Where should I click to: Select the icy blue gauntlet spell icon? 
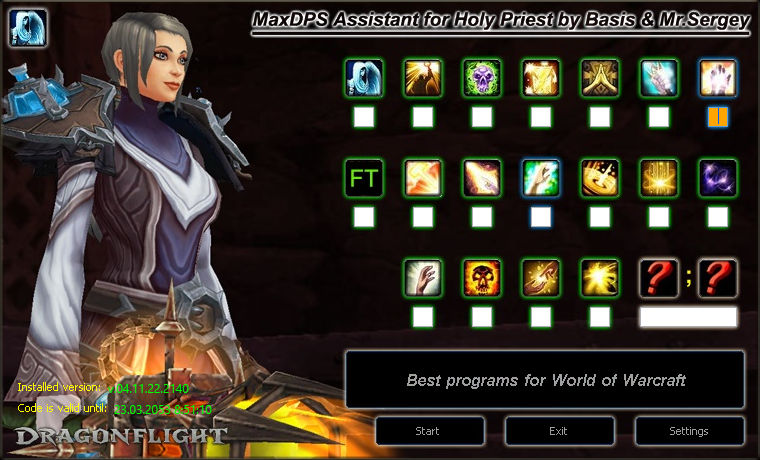tap(659, 78)
